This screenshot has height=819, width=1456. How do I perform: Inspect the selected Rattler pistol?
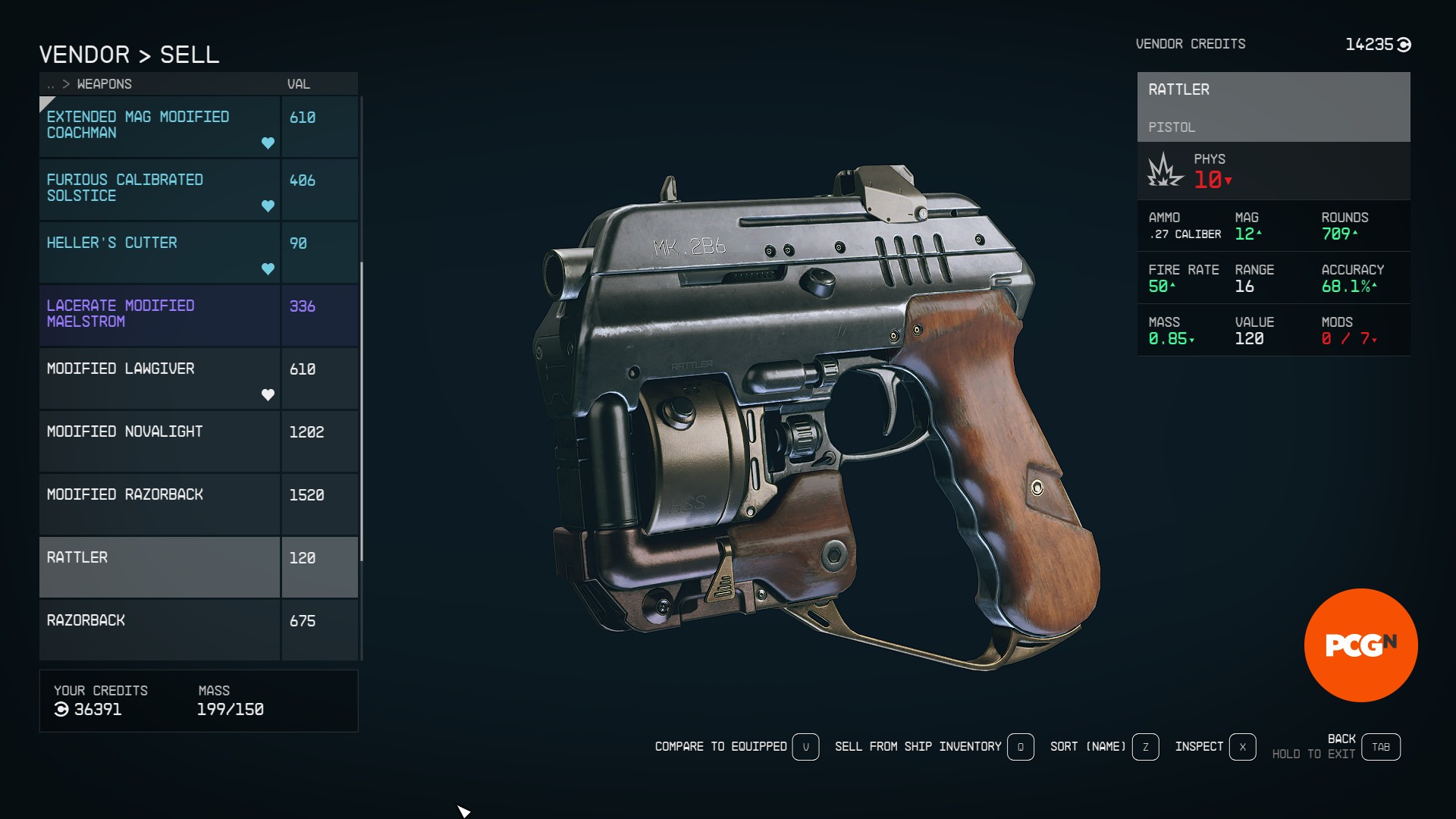[1242, 747]
